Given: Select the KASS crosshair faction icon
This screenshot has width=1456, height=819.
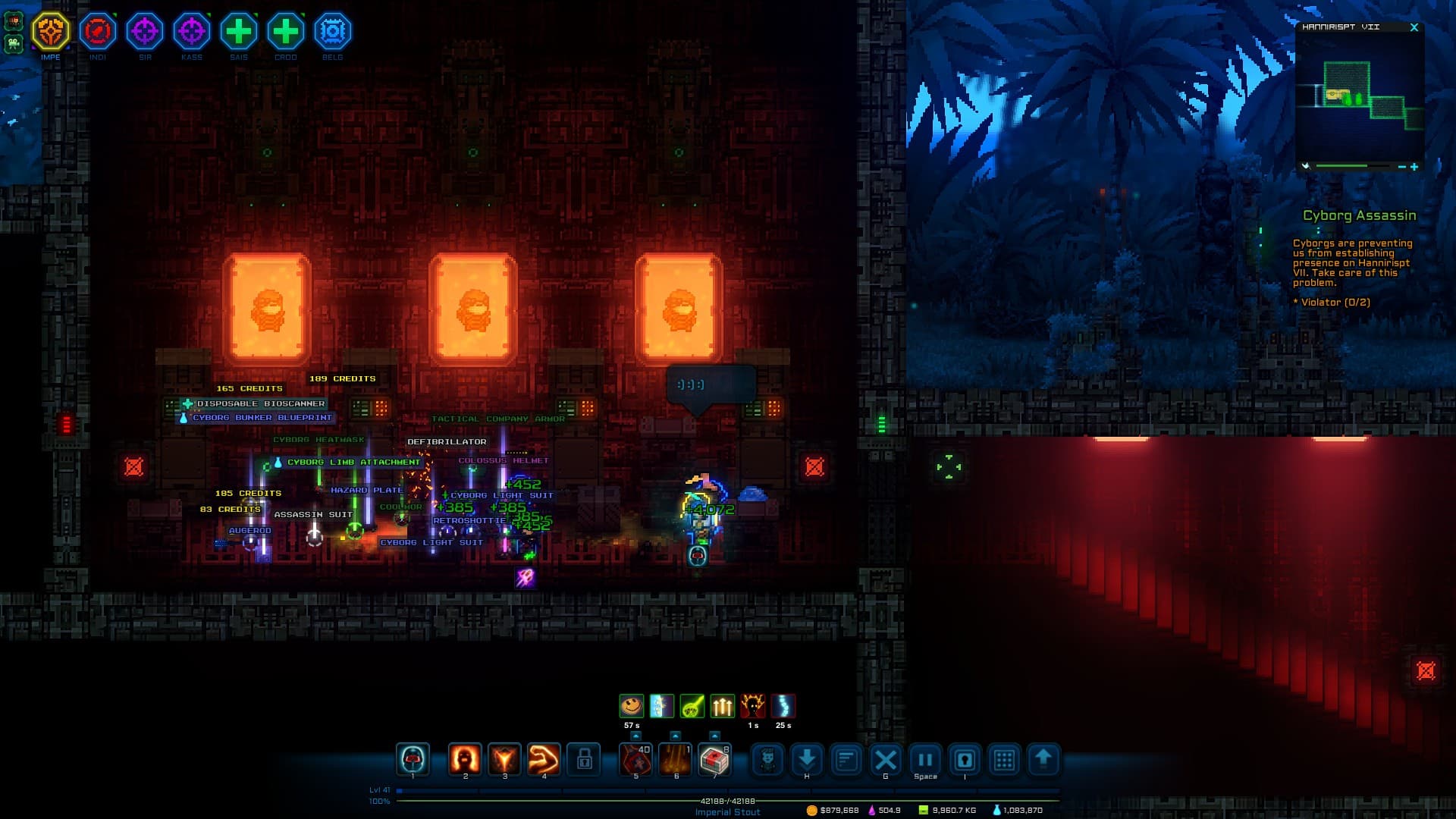Looking at the screenshot, I should coord(192,32).
